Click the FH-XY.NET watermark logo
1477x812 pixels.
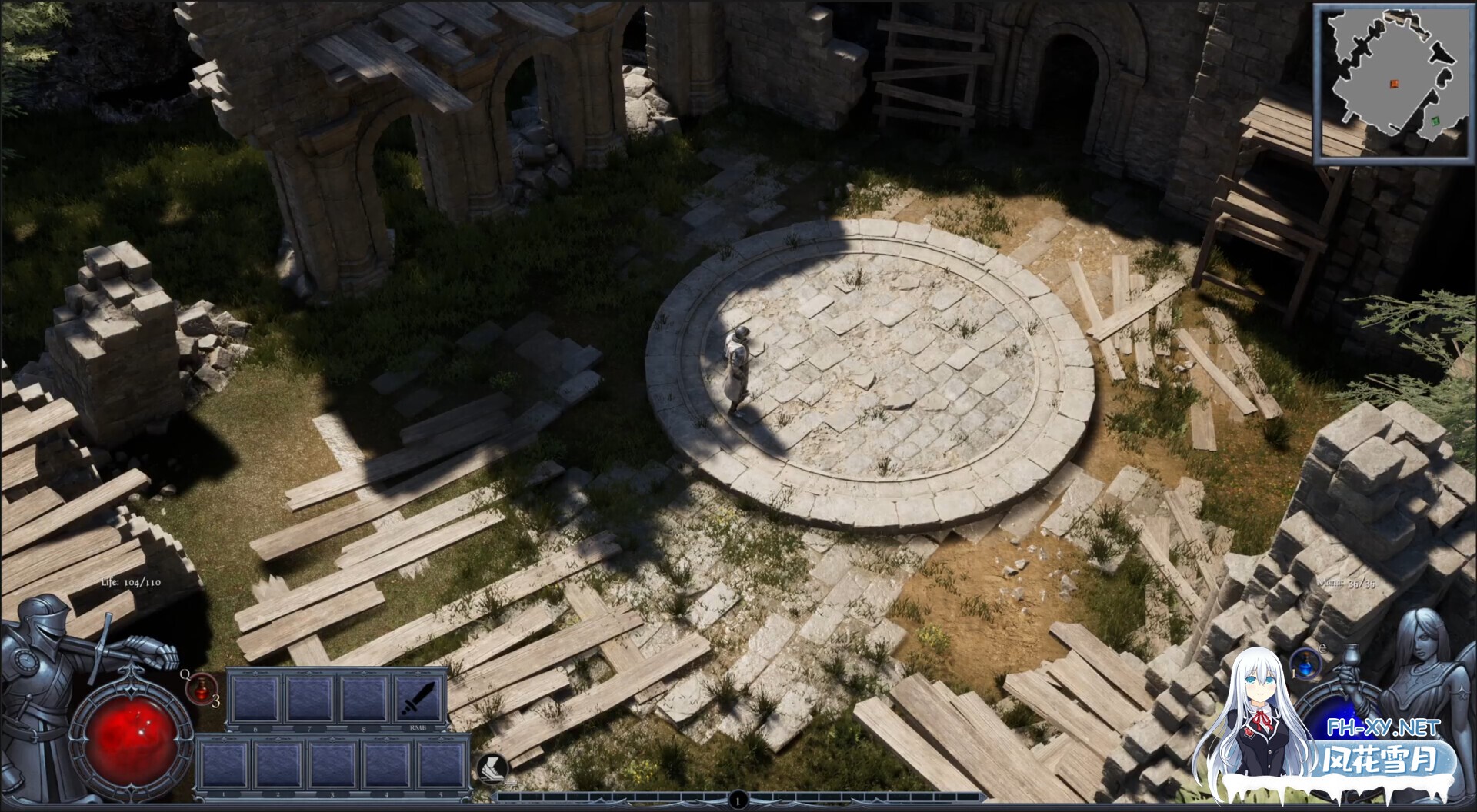tap(1382, 727)
